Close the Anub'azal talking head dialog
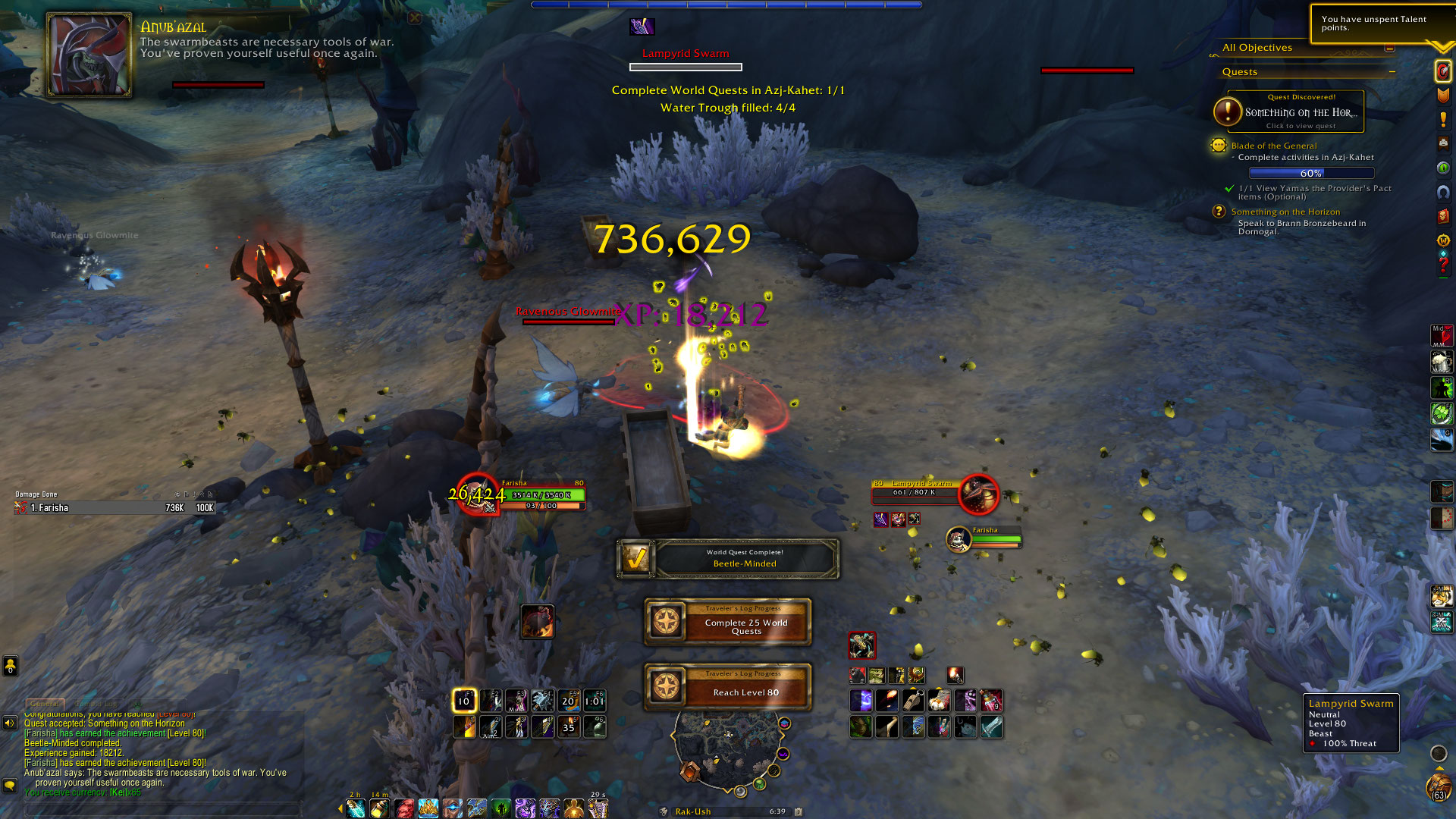The width and height of the screenshot is (1456, 819). (x=414, y=17)
